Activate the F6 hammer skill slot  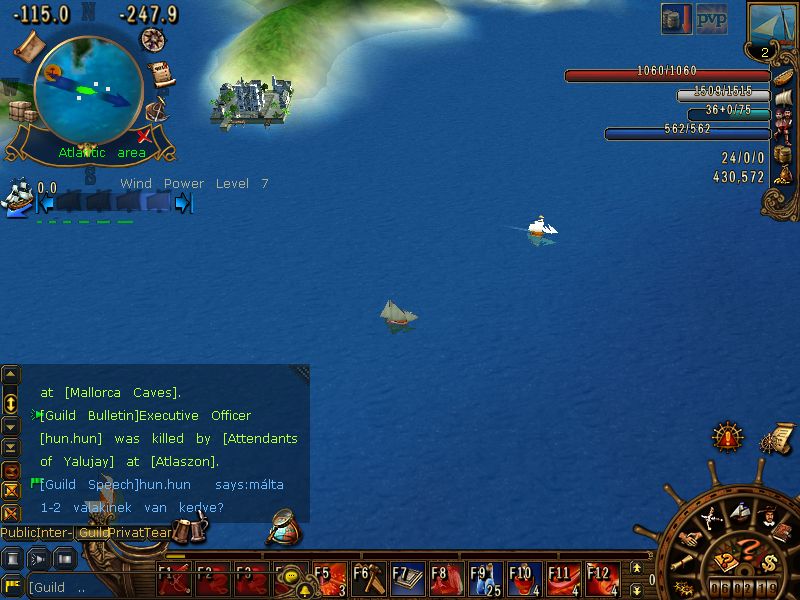pyautogui.click(x=368, y=579)
